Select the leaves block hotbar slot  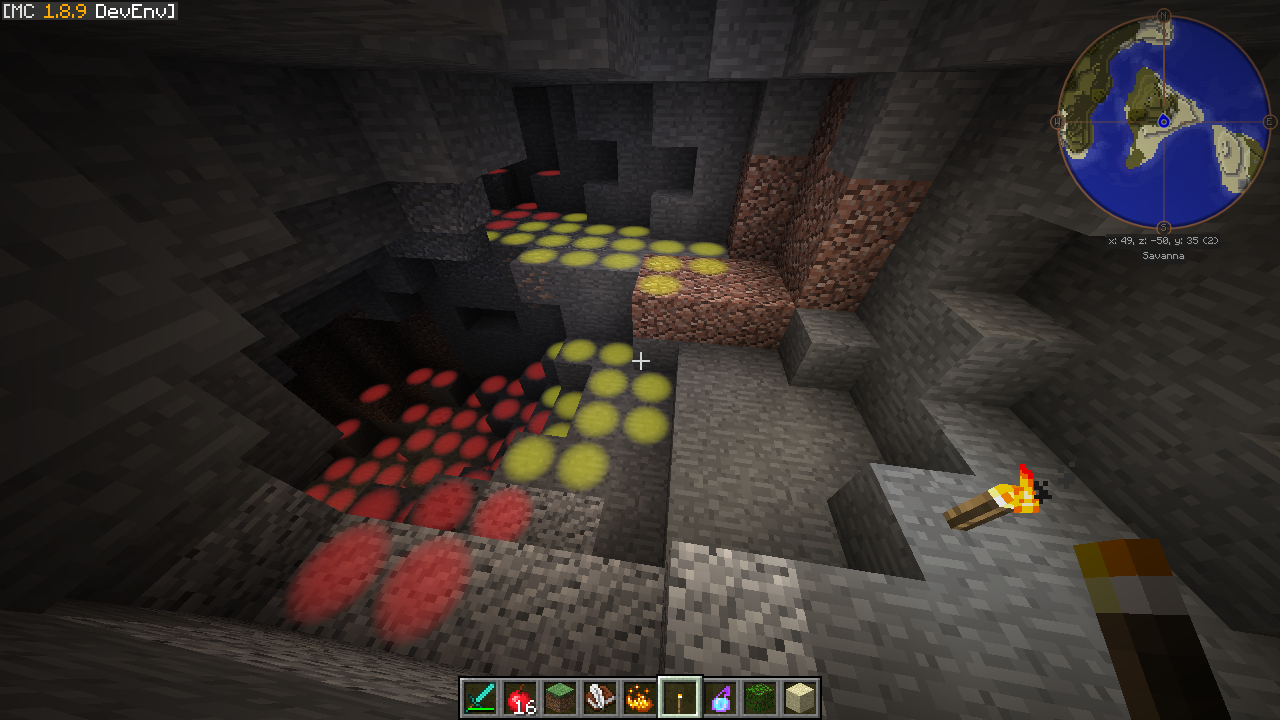[x=760, y=697]
